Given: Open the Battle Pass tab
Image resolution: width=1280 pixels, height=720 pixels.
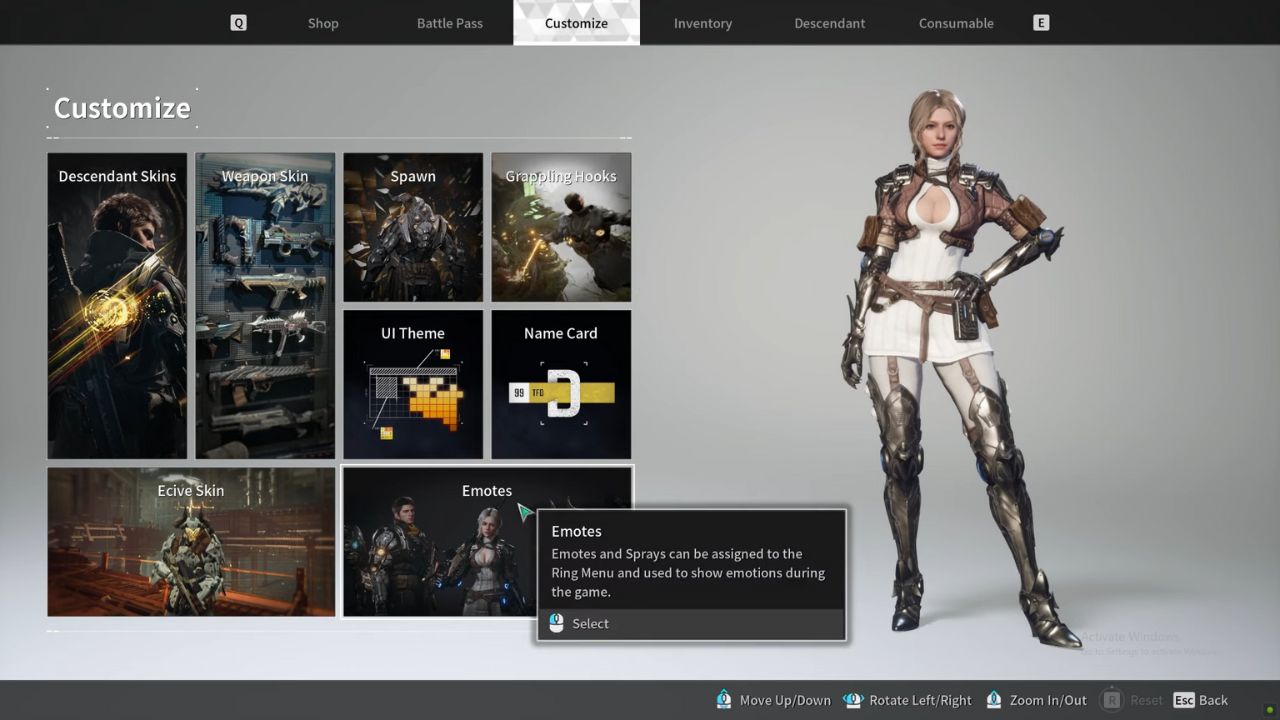Looking at the screenshot, I should pyautogui.click(x=450, y=22).
